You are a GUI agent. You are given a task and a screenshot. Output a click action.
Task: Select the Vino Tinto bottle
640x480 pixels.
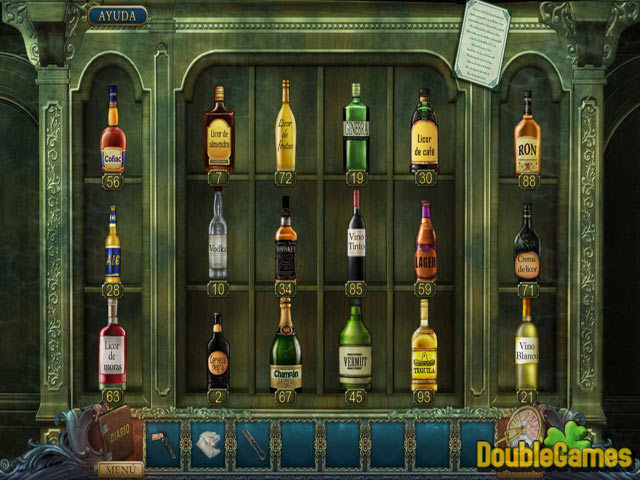tap(355, 240)
